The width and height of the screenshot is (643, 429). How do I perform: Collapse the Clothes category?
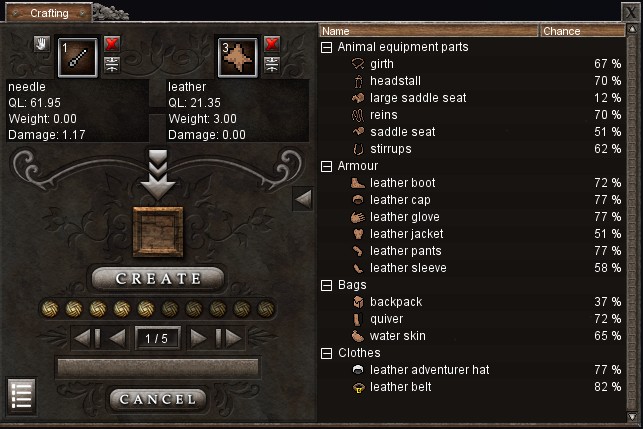tap(327, 353)
